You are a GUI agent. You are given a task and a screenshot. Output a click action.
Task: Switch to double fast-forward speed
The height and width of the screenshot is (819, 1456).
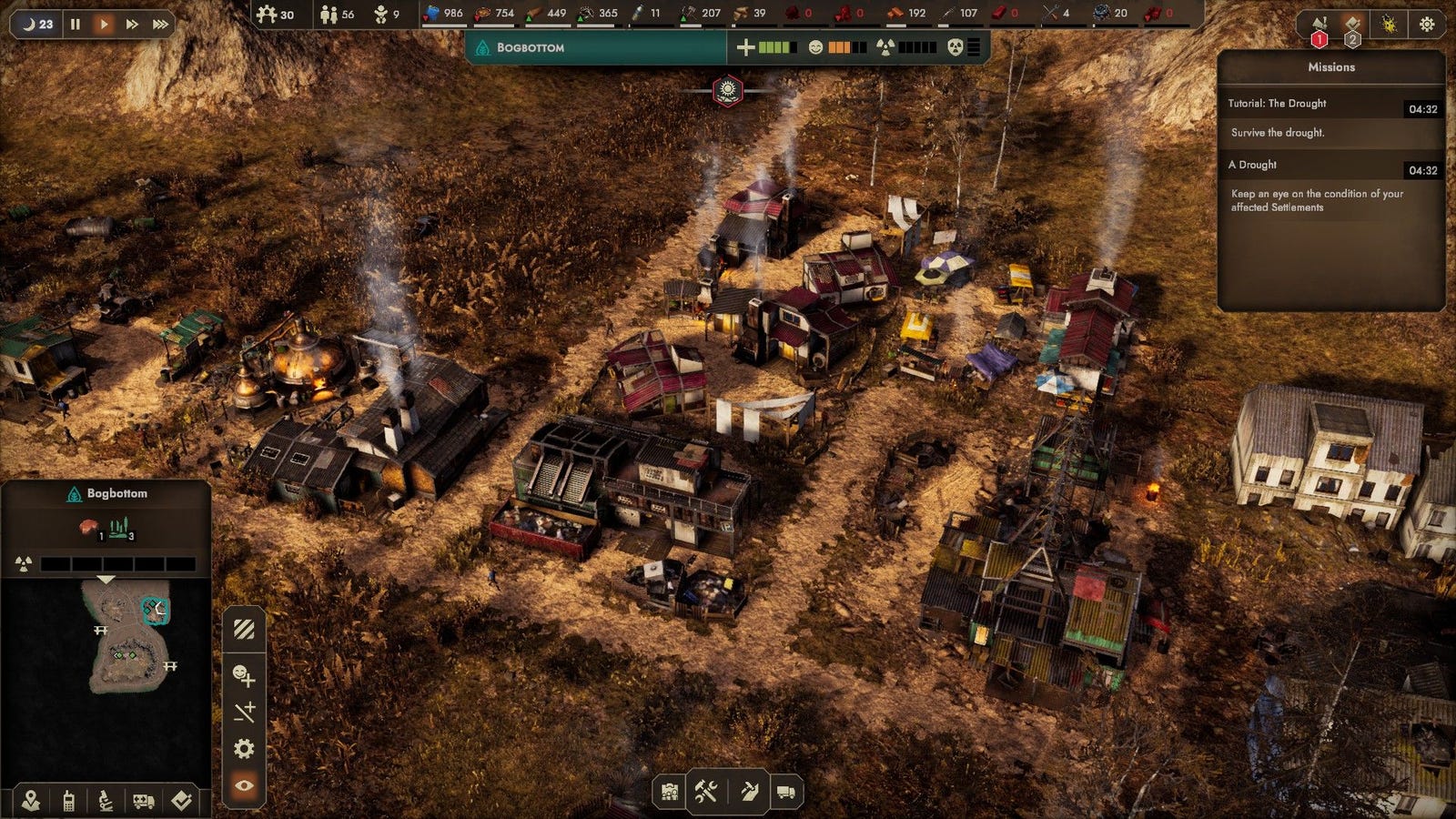click(x=132, y=24)
